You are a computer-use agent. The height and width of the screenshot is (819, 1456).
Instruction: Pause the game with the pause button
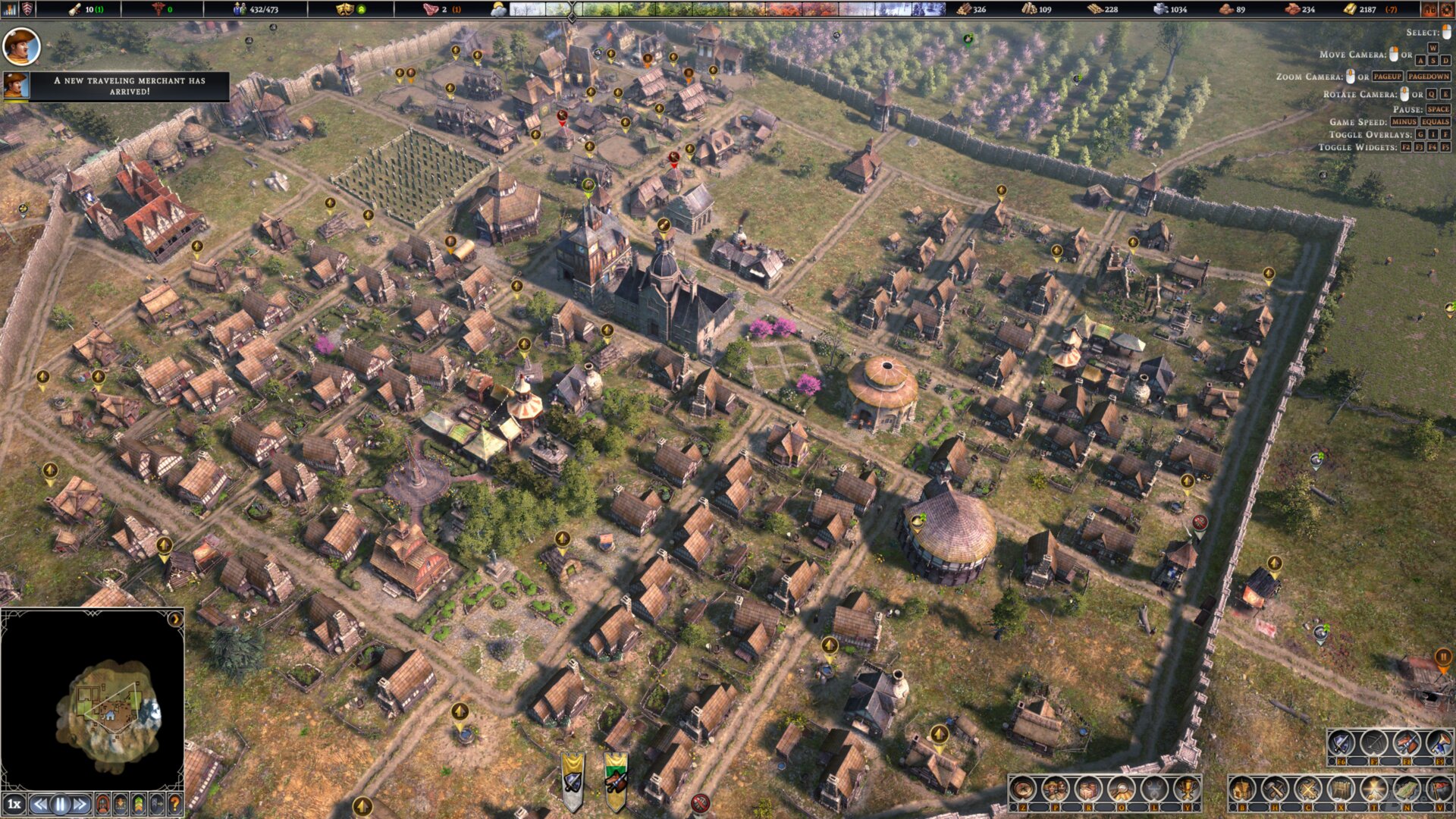pyautogui.click(x=61, y=804)
